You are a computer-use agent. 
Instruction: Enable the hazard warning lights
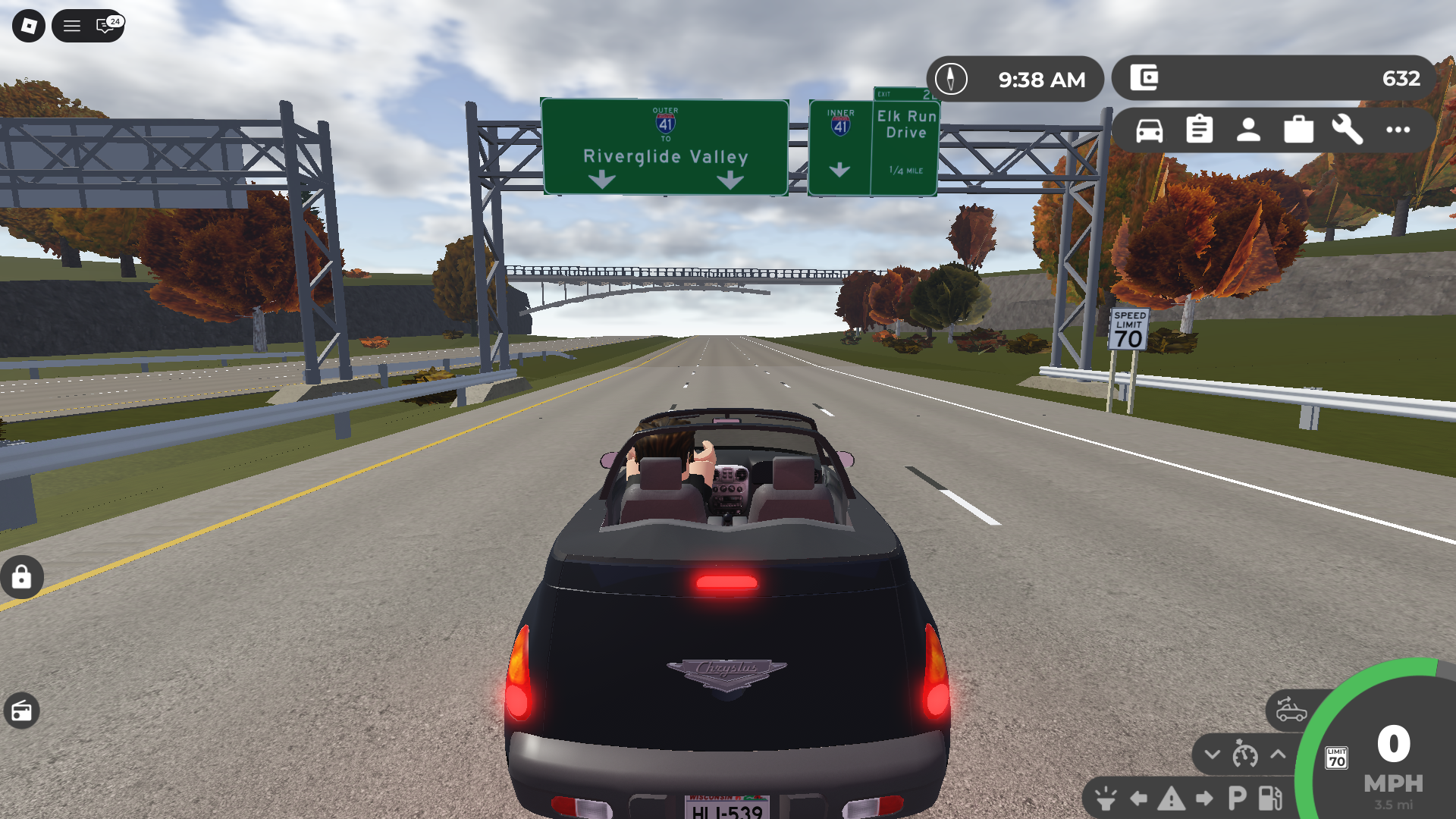(1170, 798)
